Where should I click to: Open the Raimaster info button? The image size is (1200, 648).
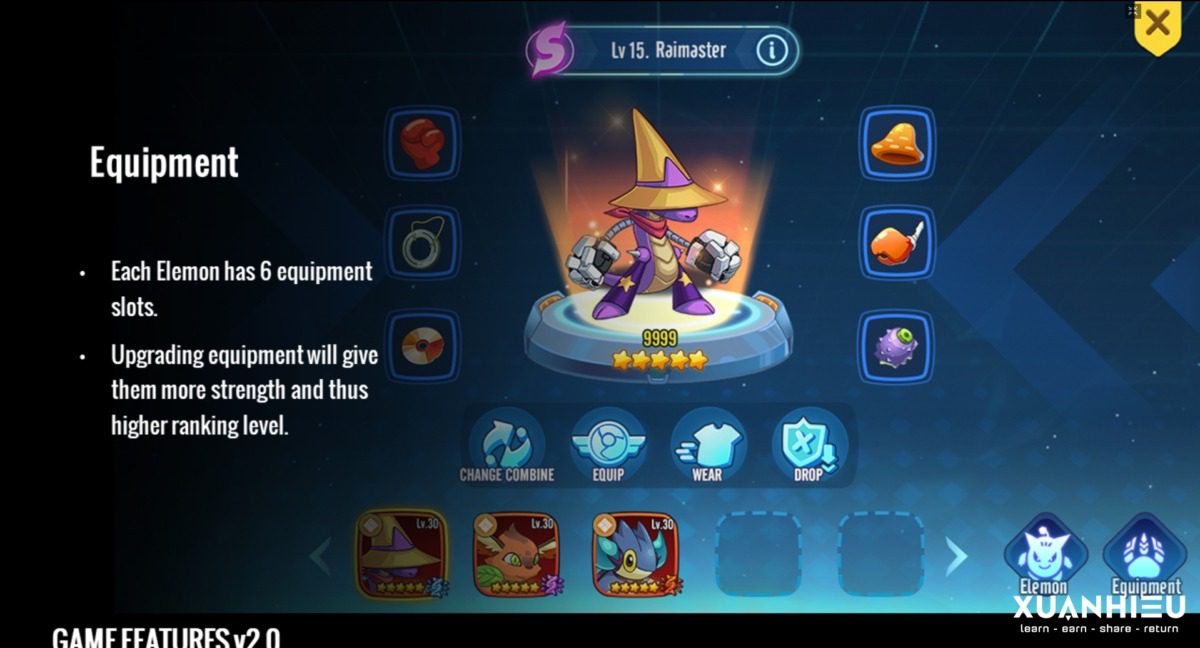coord(771,50)
